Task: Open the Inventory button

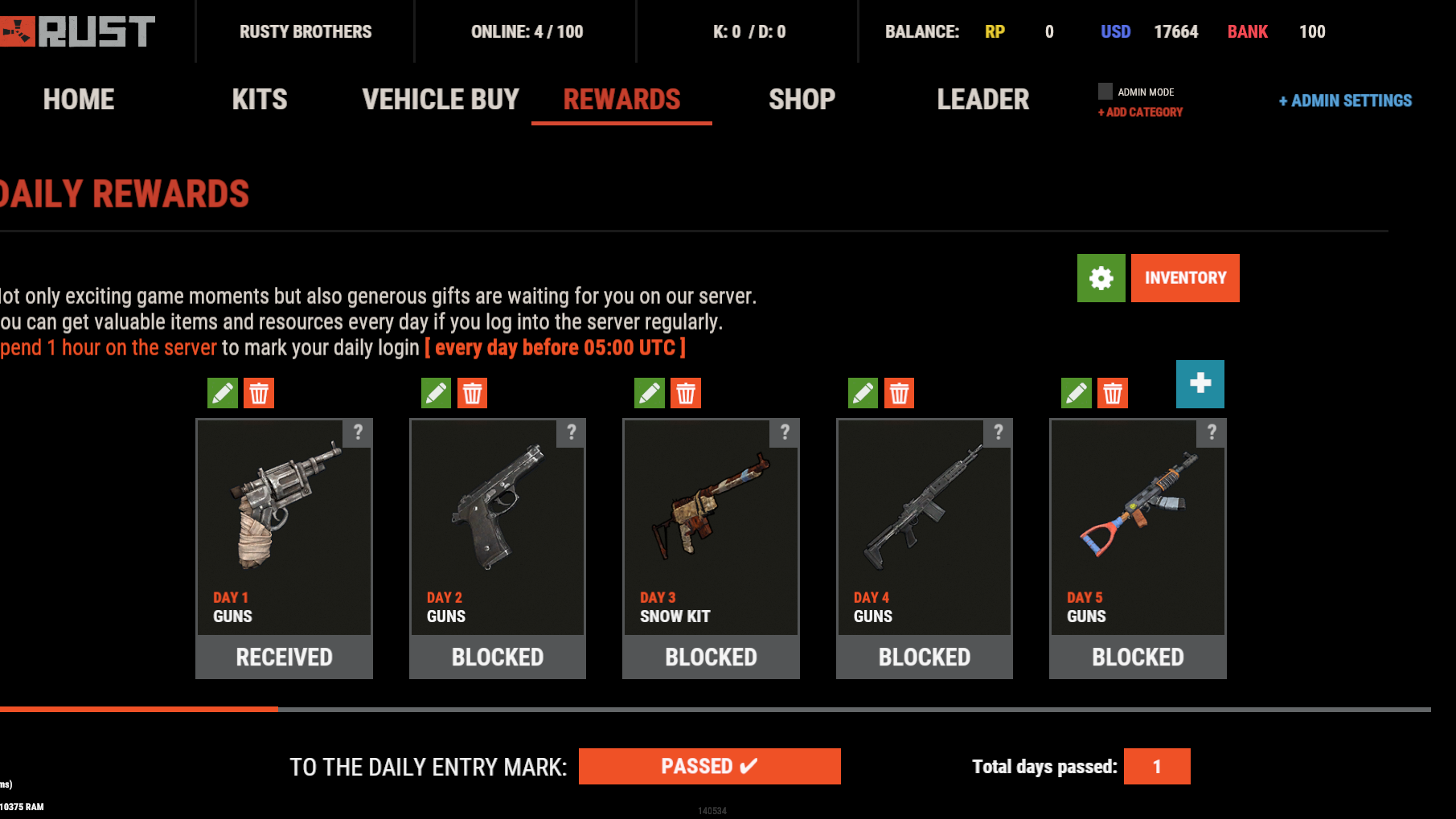Action: 1185,278
